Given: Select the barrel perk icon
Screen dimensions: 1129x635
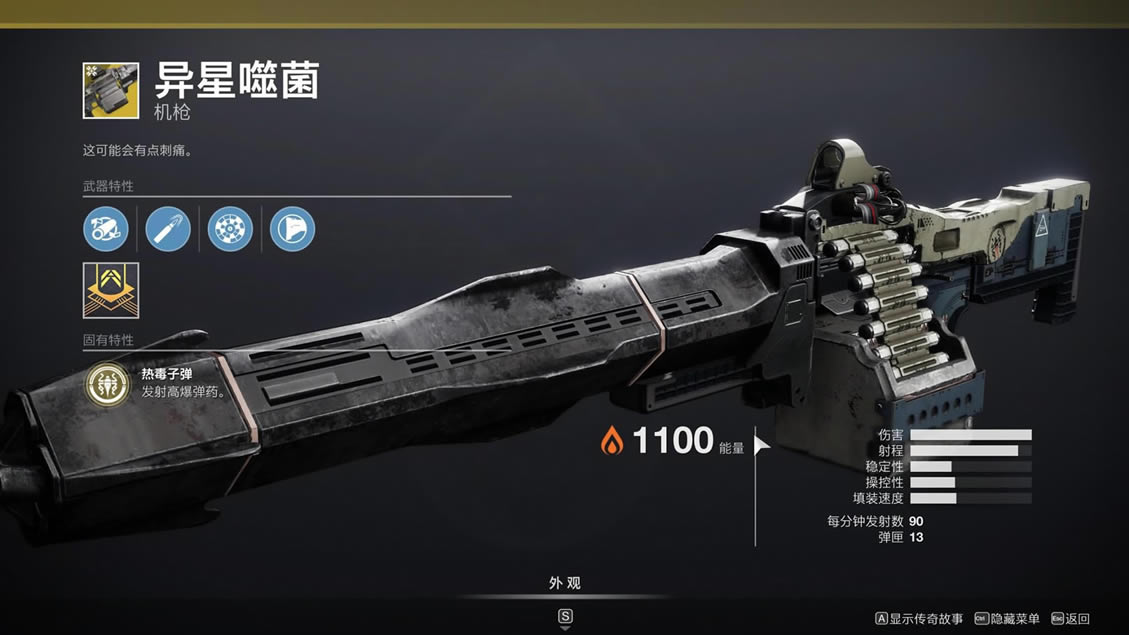Looking at the screenshot, I should point(105,229).
